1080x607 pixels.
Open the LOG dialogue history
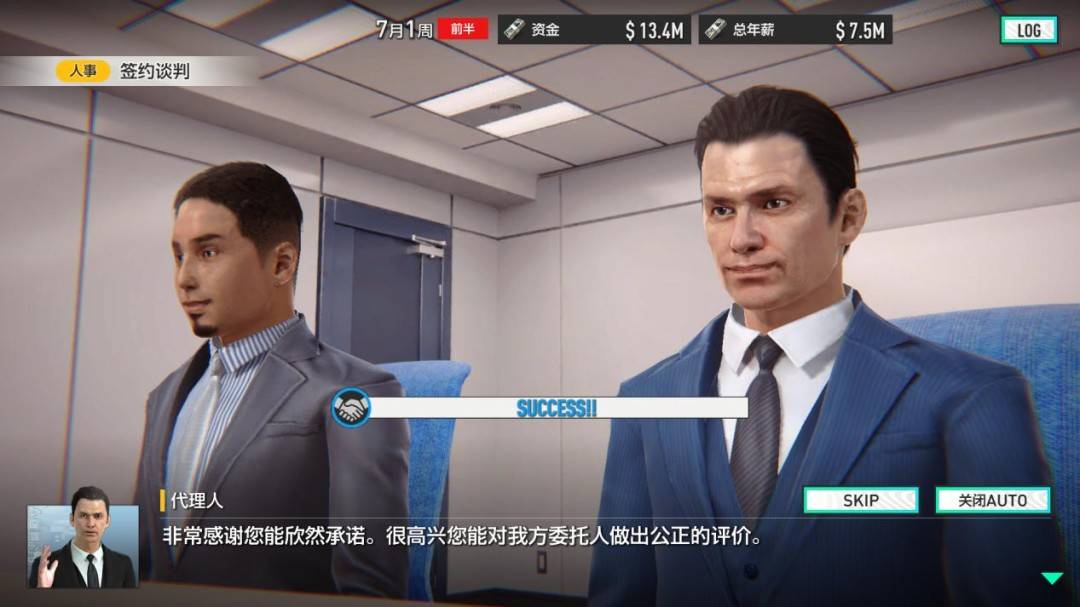click(x=1028, y=30)
